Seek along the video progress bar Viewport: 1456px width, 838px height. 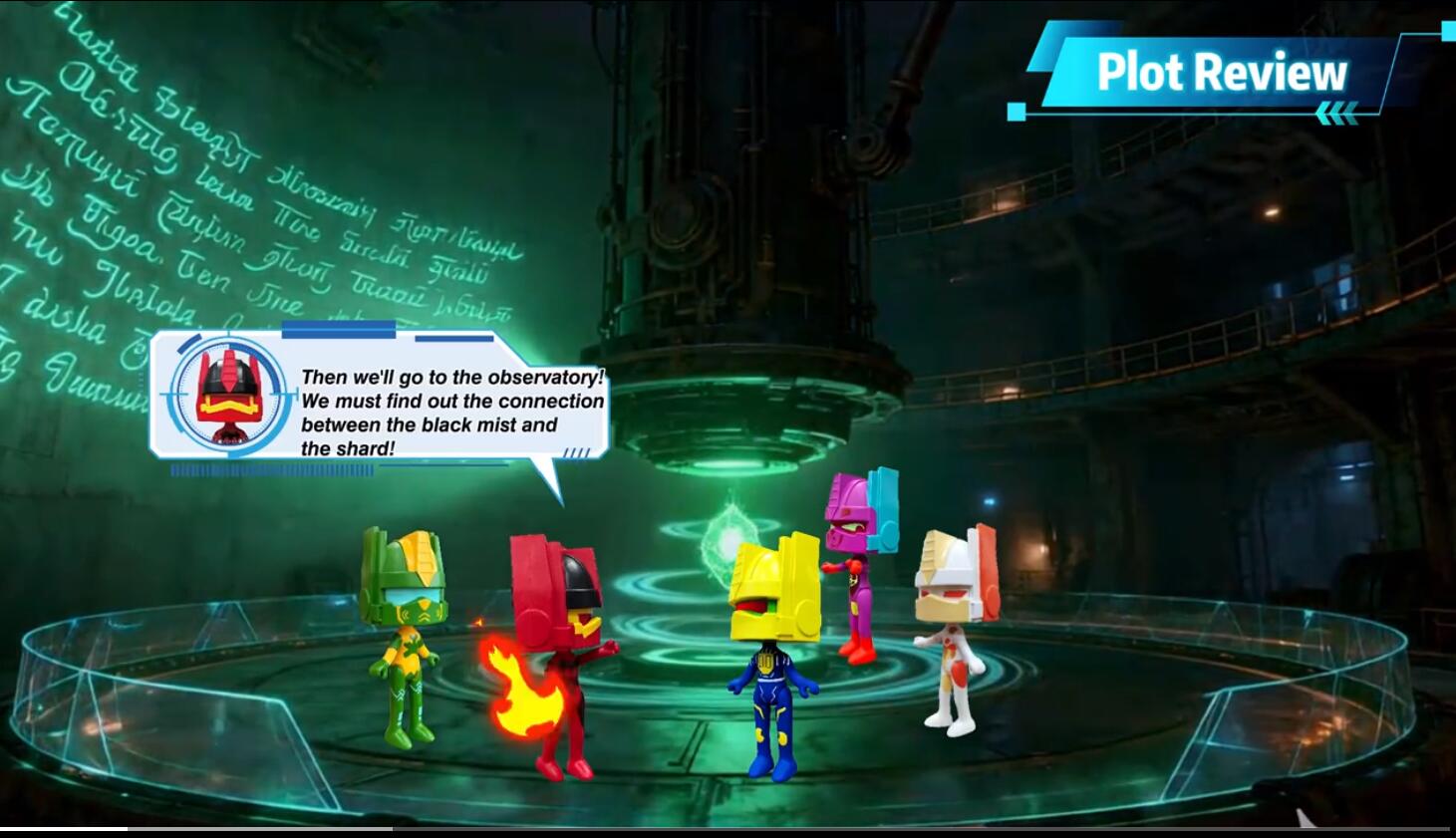[728, 829]
